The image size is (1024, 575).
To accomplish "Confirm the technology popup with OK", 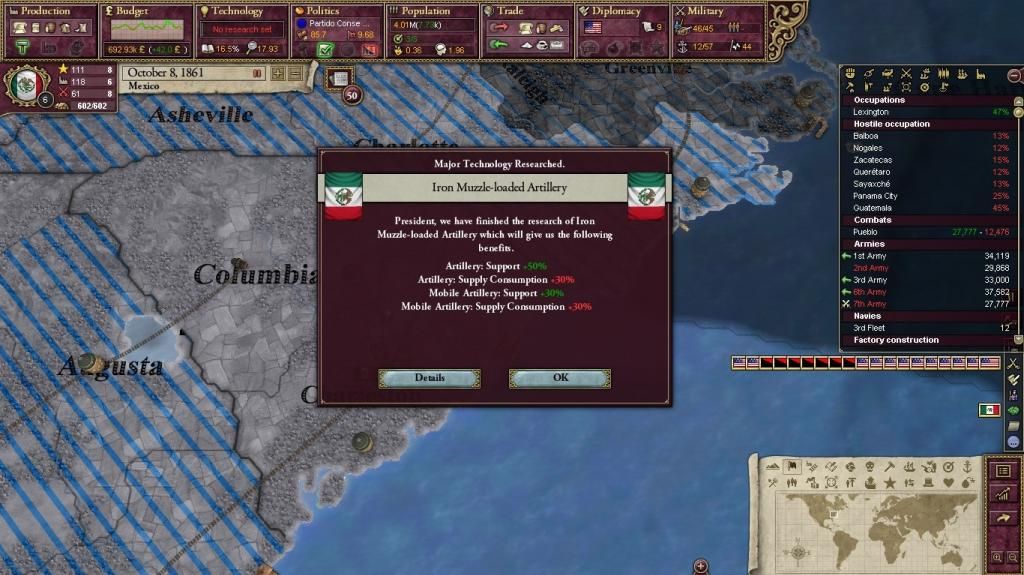I will coord(559,378).
